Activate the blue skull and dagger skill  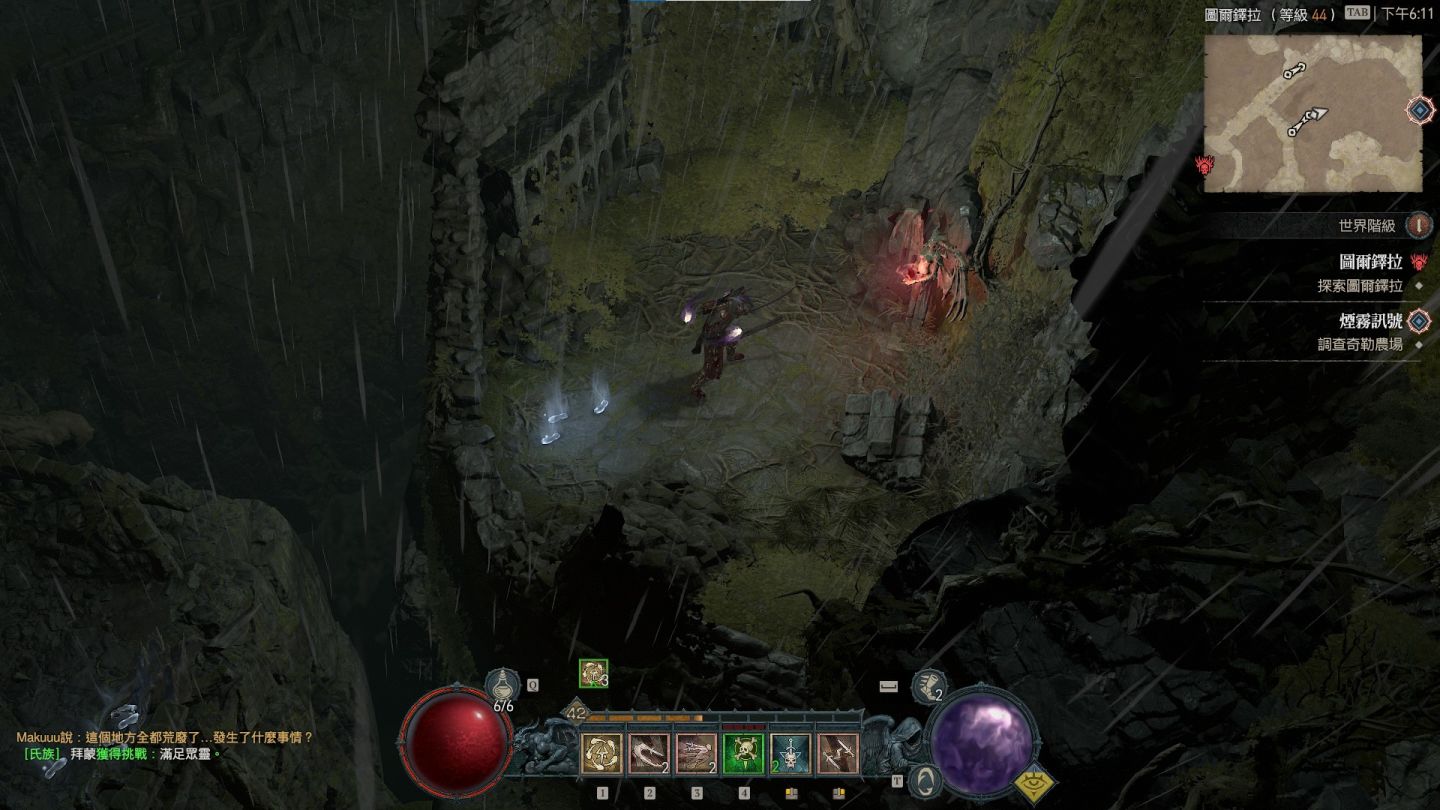point(790,753)
